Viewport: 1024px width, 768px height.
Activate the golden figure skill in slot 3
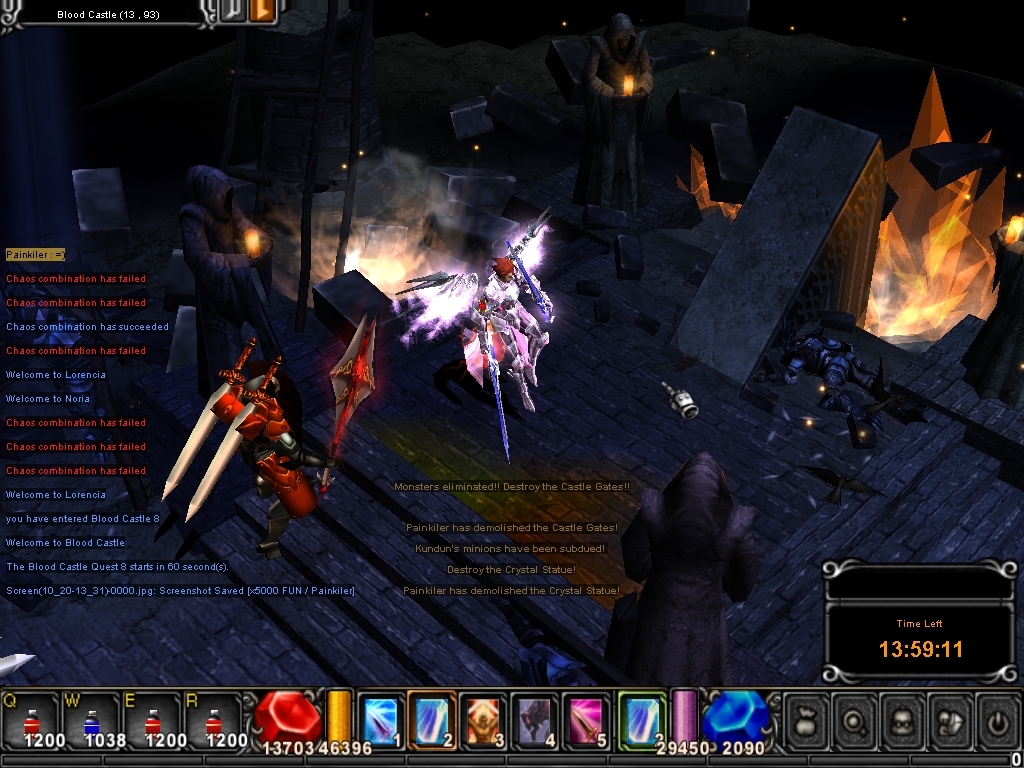[x=483, y=718]
